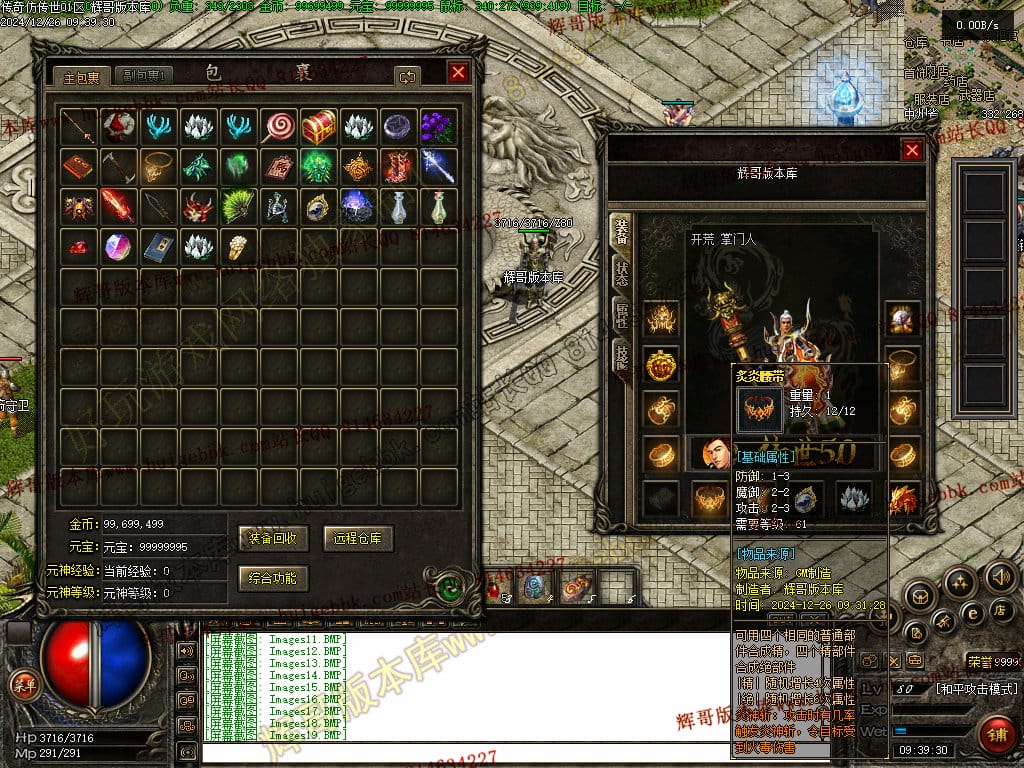Switch to the 状态 status tab
Image resolution: width=1024 pixels, height=768 pixels.
[x=621, y=273]
